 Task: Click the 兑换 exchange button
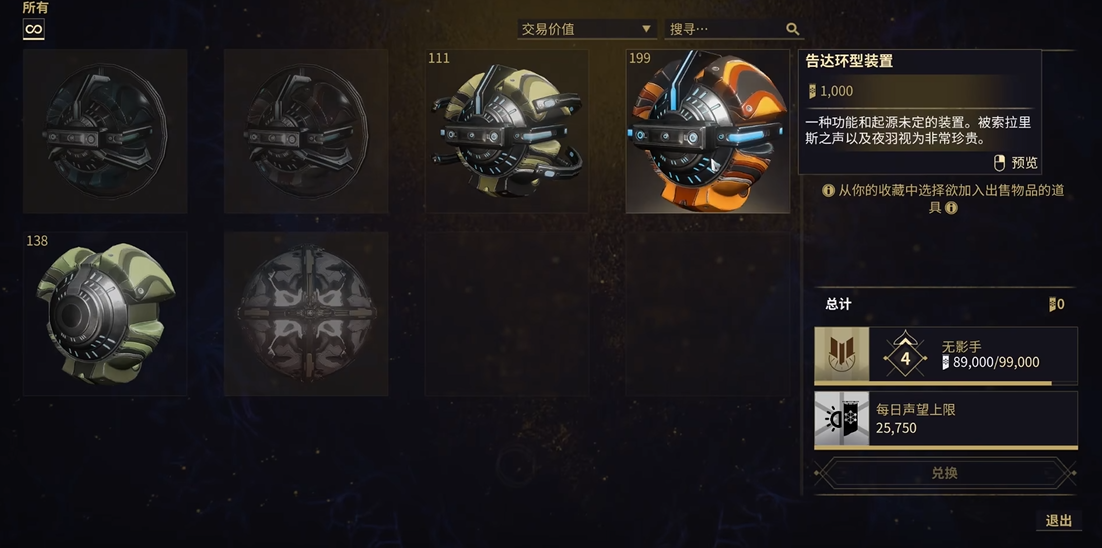pyautogui.click(x=944, y=473)
